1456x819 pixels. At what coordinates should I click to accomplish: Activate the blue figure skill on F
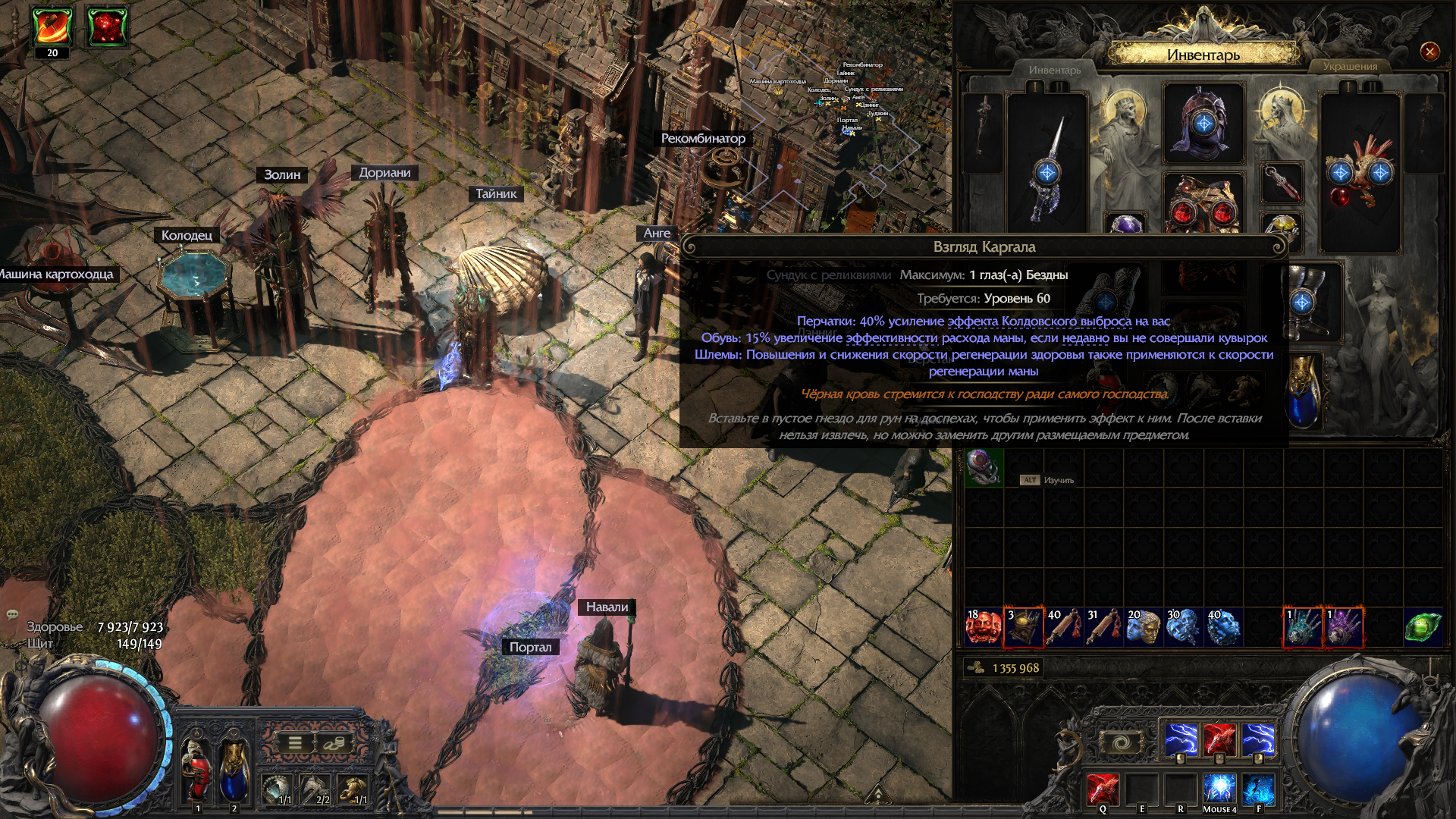[1258, 789]
